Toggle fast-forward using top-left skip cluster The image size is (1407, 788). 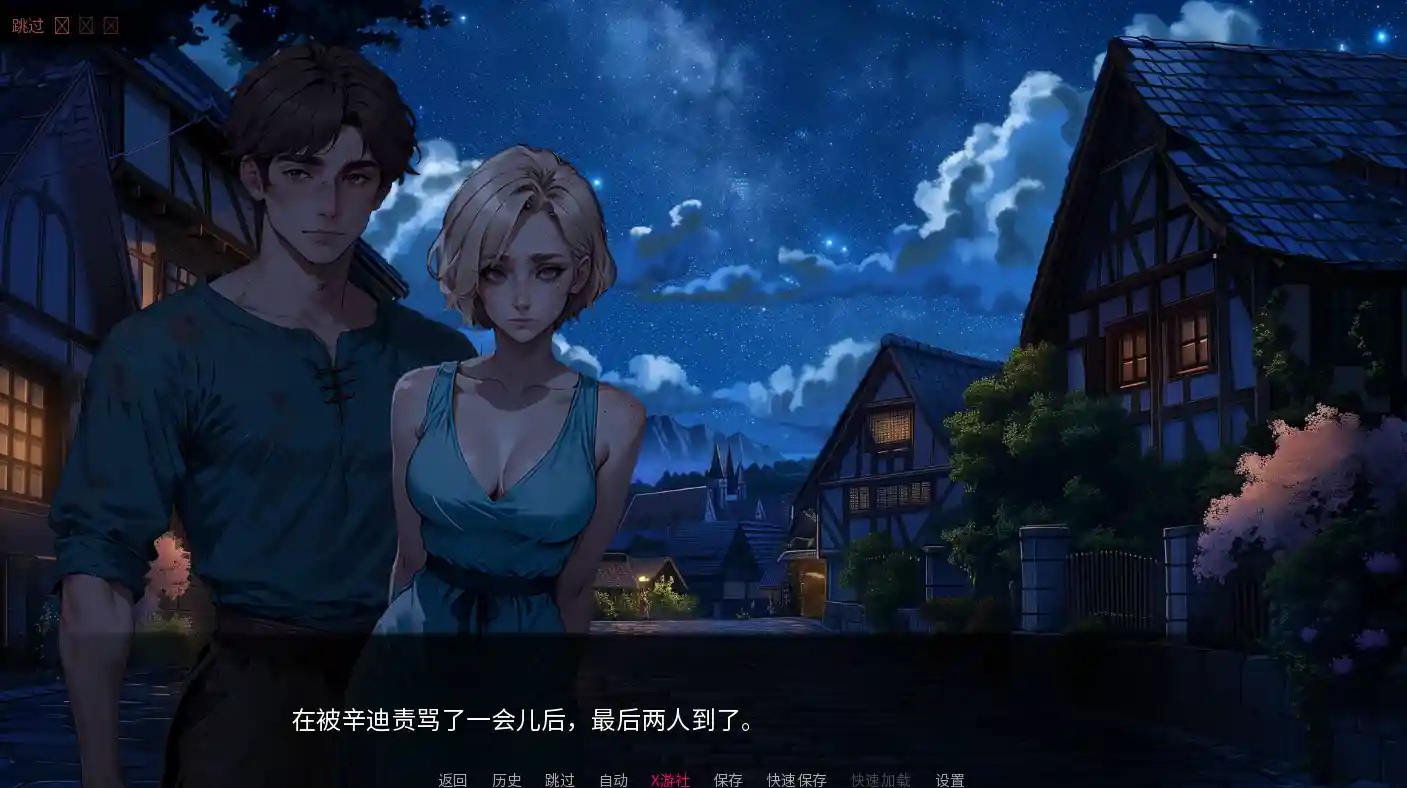point(27,25)
